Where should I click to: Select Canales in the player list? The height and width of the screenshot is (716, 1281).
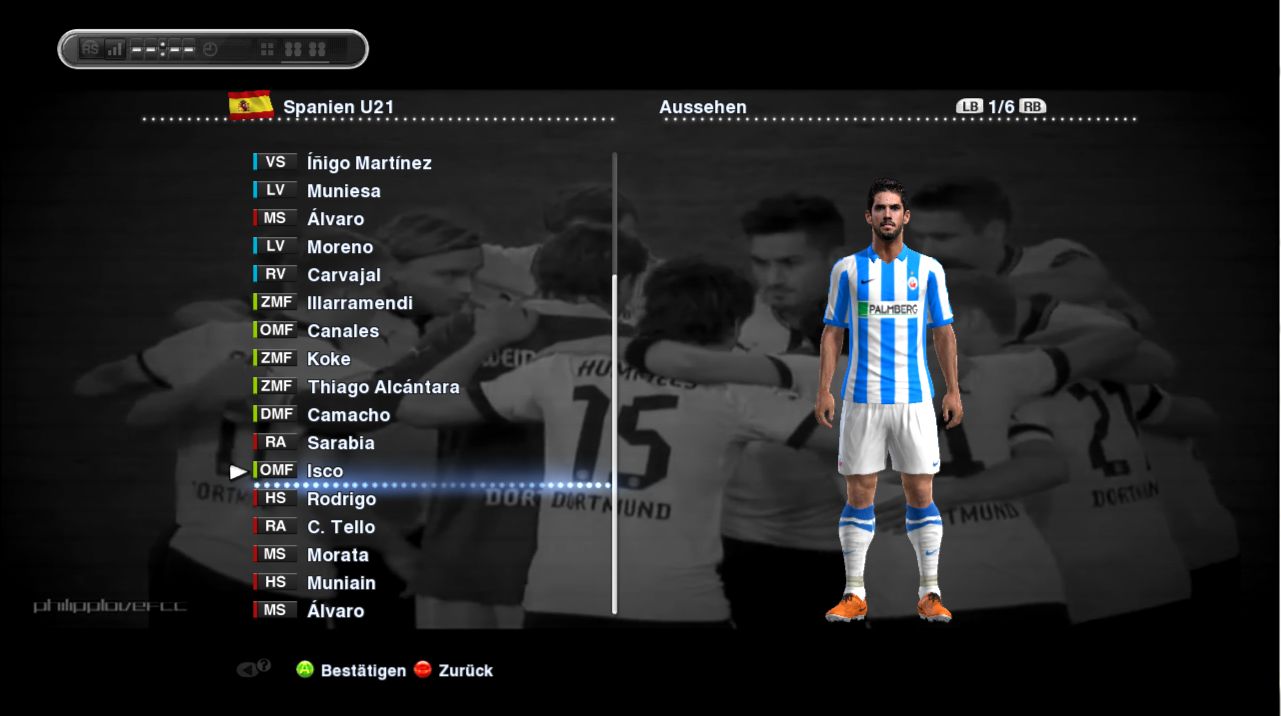click(x=343, y=331)
